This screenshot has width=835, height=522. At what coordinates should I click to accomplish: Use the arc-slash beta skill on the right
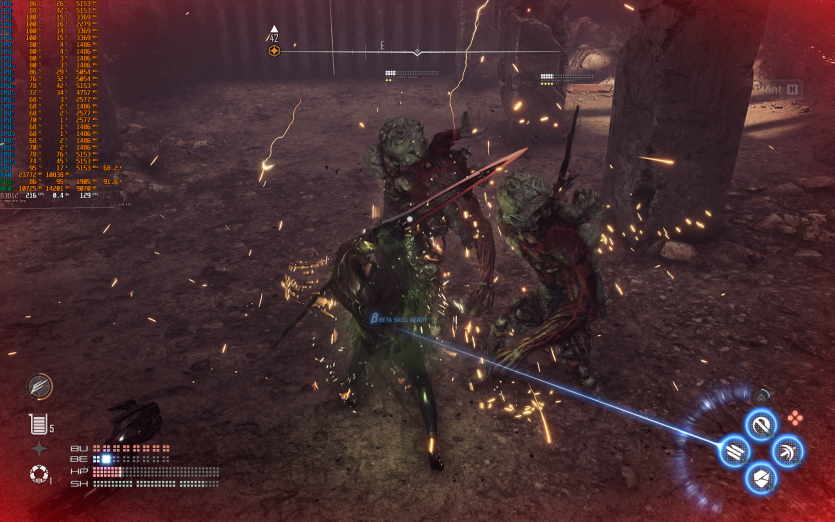pos(788,451)
